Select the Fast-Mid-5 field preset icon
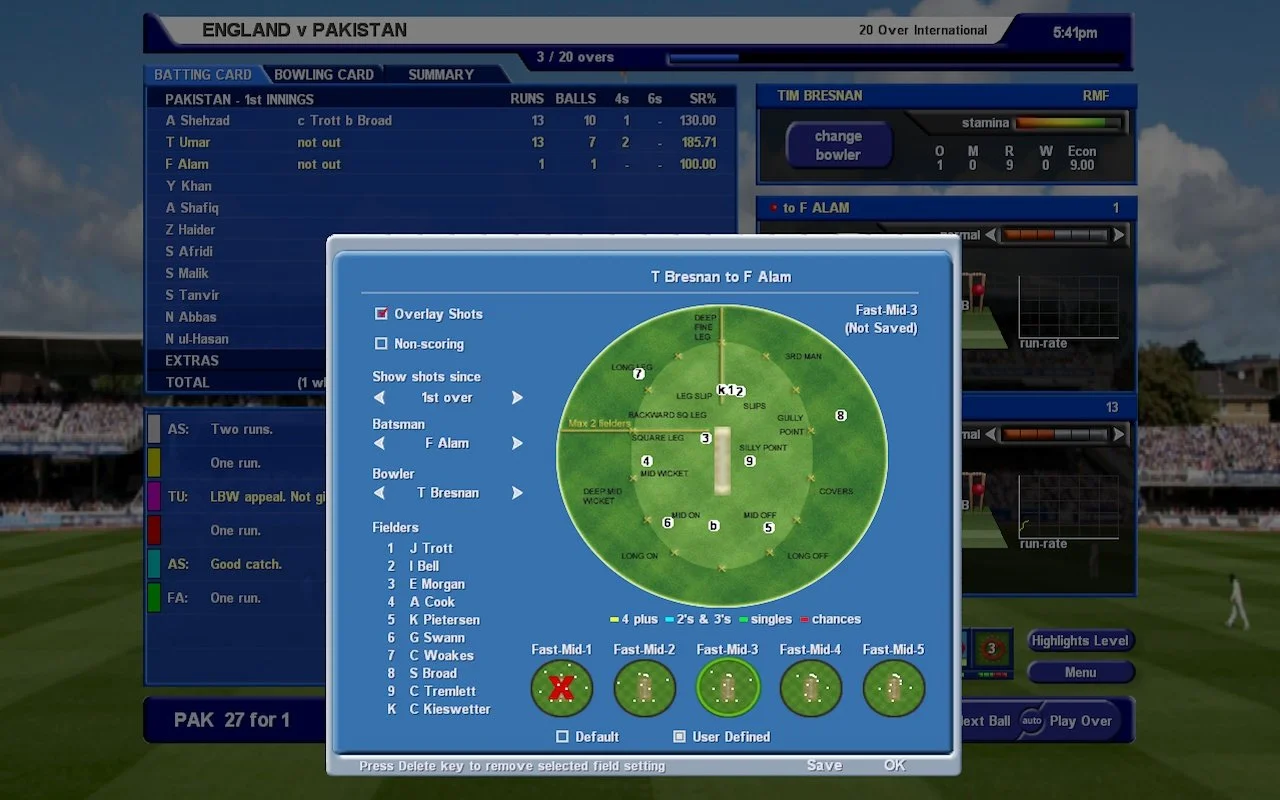 (893, 689)
